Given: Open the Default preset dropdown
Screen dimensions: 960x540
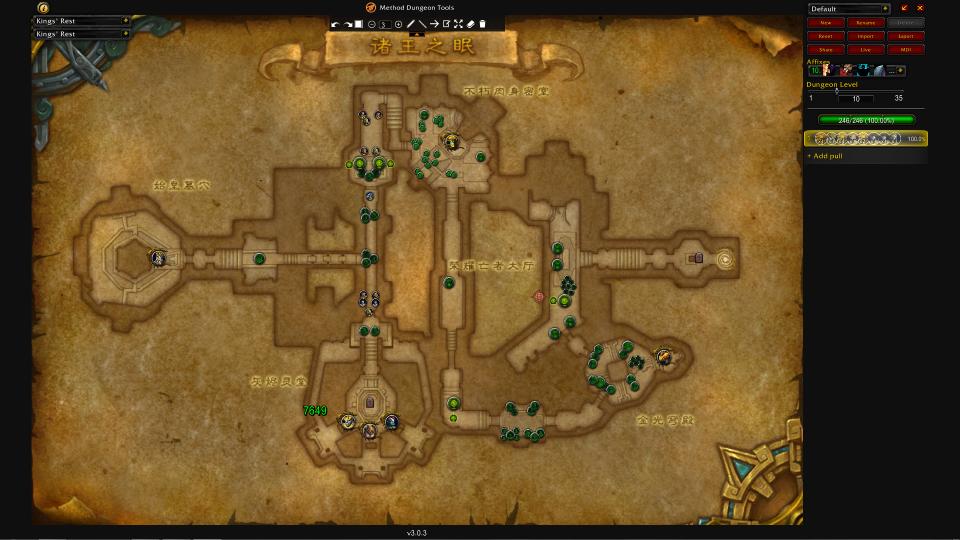Looking at the screenshot, I should point(849,9).
